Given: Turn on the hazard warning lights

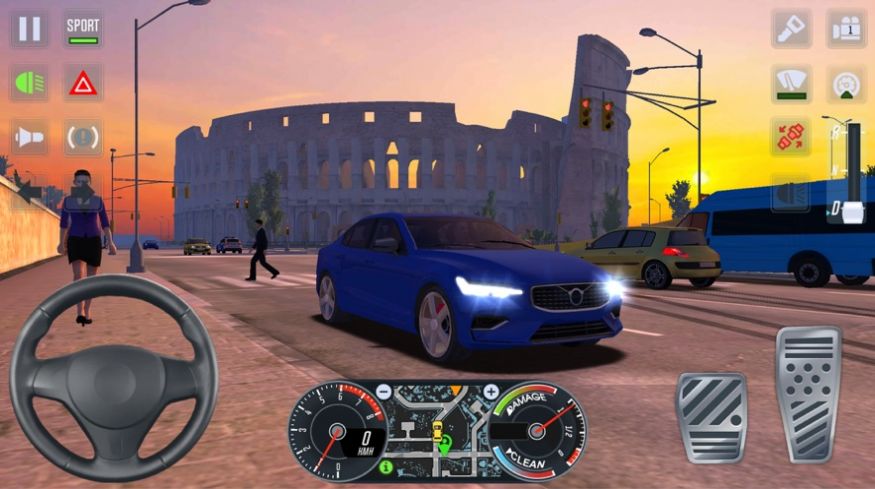Looking at the screenshot, I should (83, 82).
